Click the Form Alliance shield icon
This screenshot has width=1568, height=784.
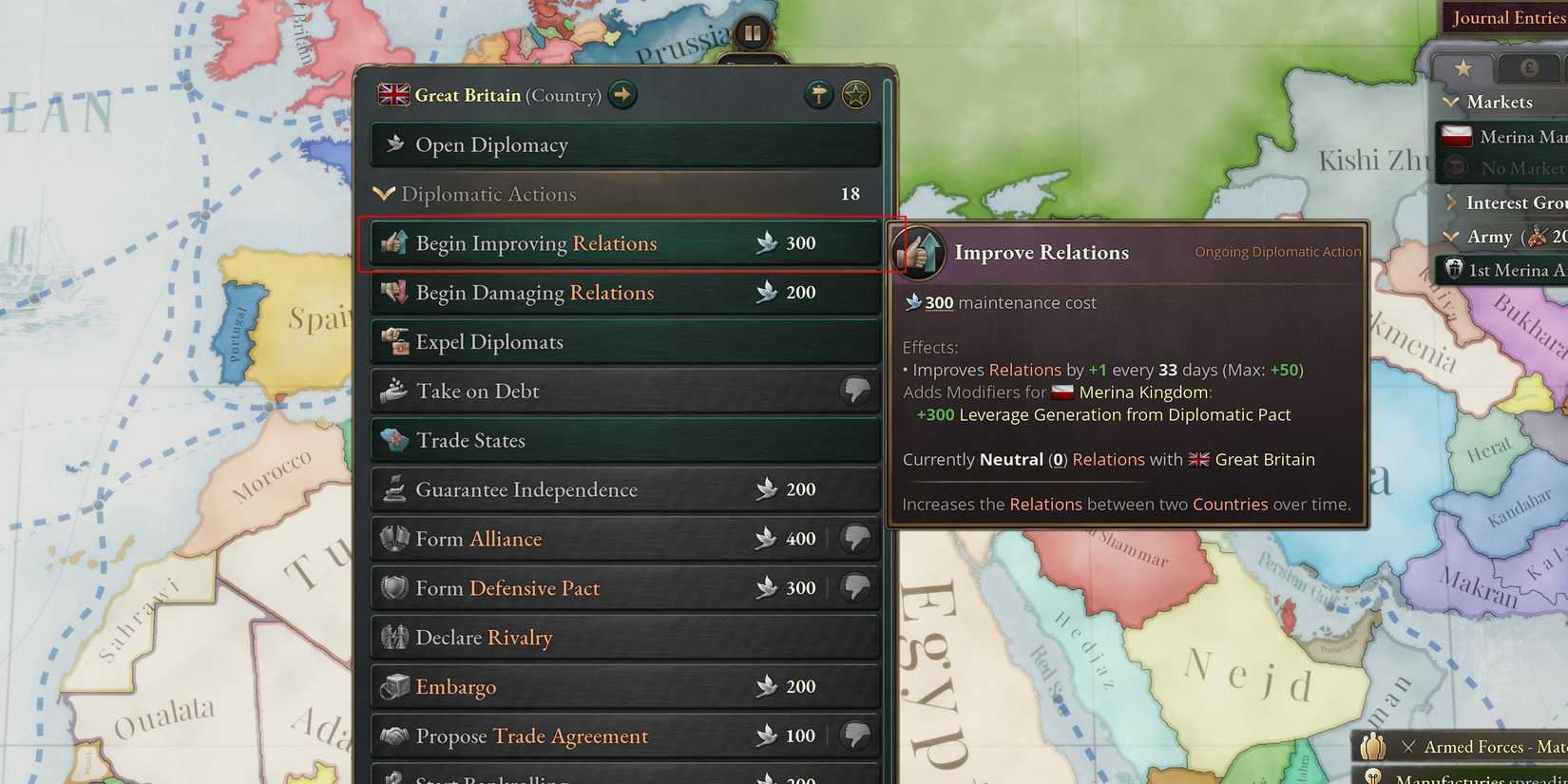pyautogui.click(x=394, y=539)
